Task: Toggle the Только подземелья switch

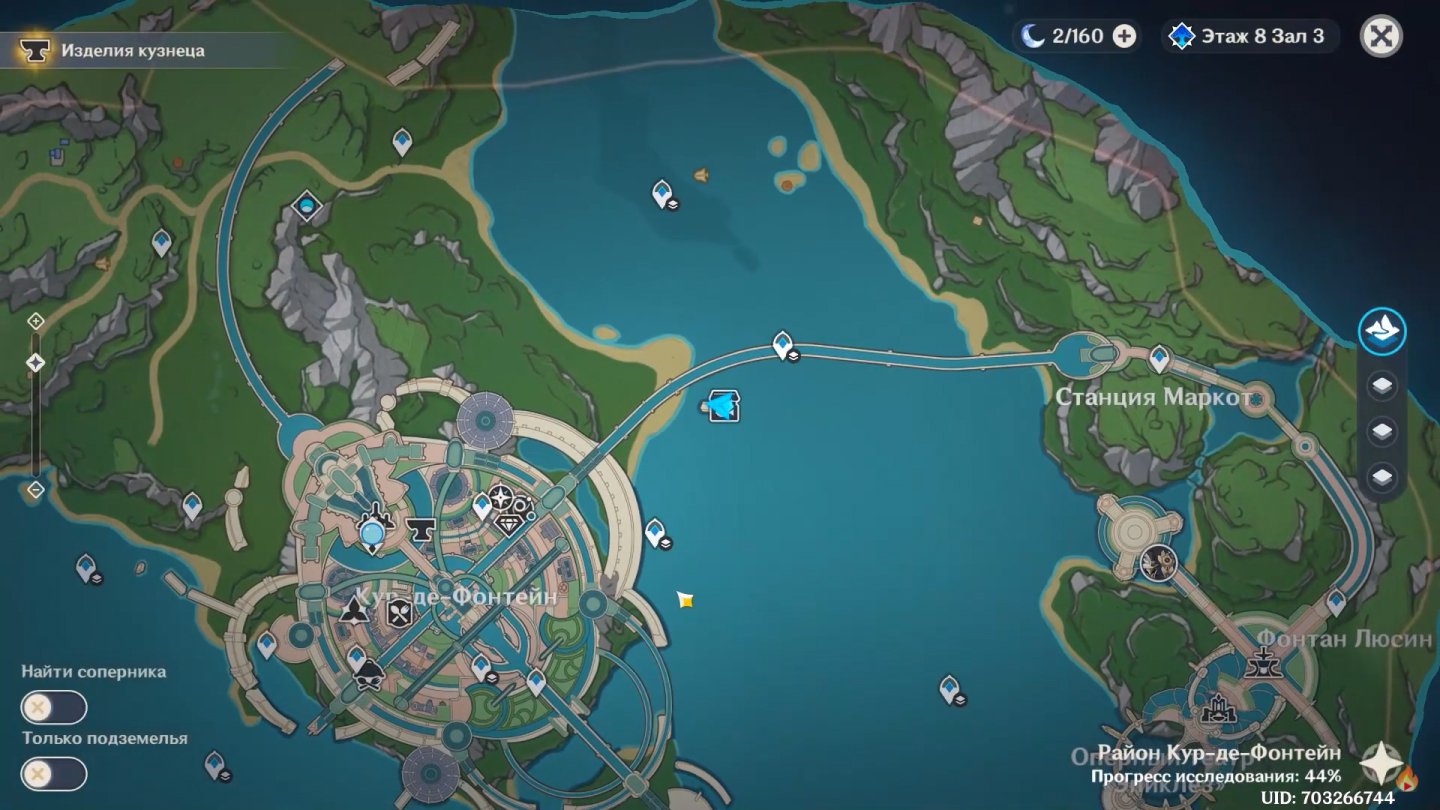Action: coord(54,774)
